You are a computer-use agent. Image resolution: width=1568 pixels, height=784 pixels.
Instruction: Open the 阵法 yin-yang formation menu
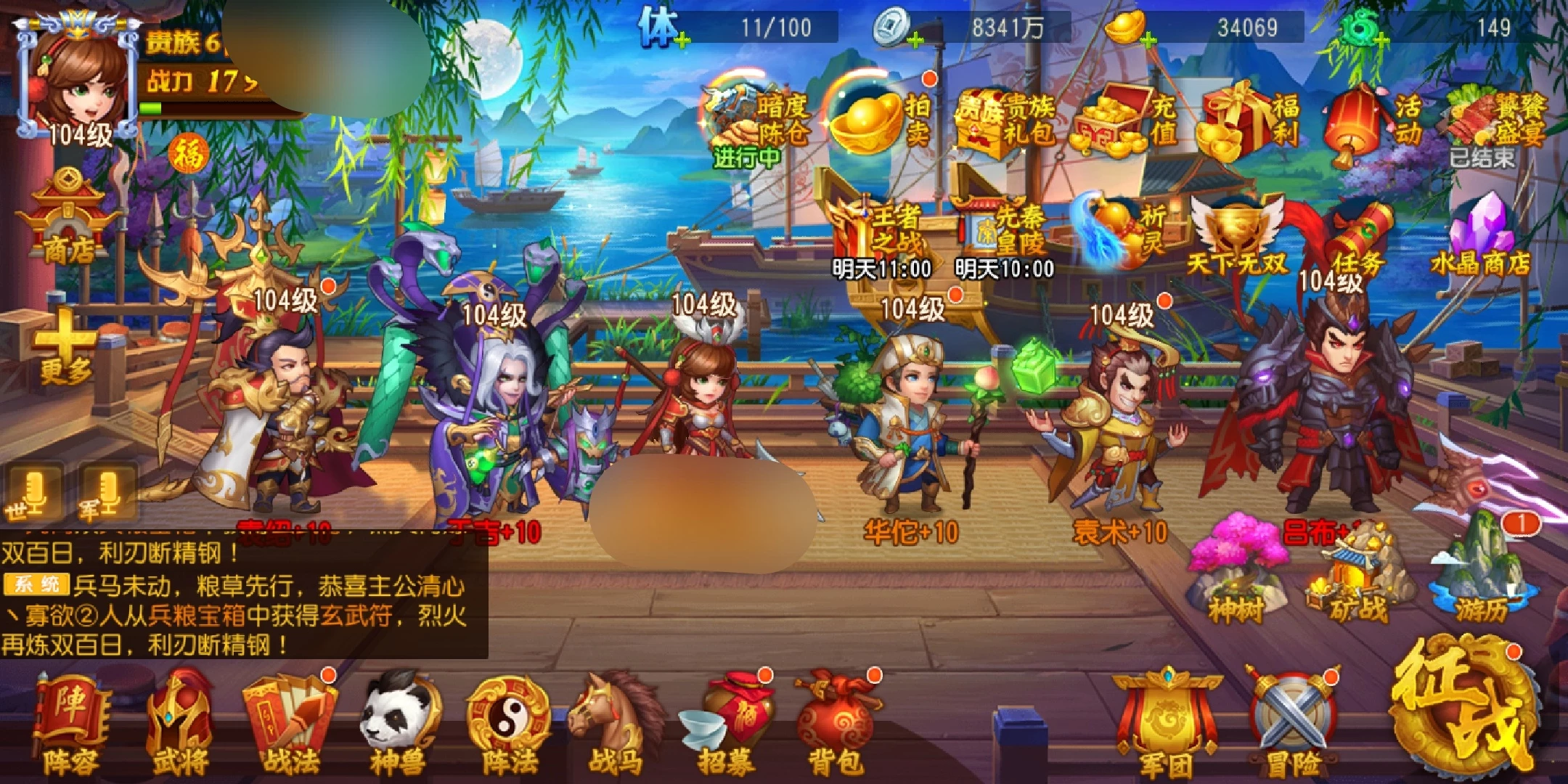(x=508, y=722)
